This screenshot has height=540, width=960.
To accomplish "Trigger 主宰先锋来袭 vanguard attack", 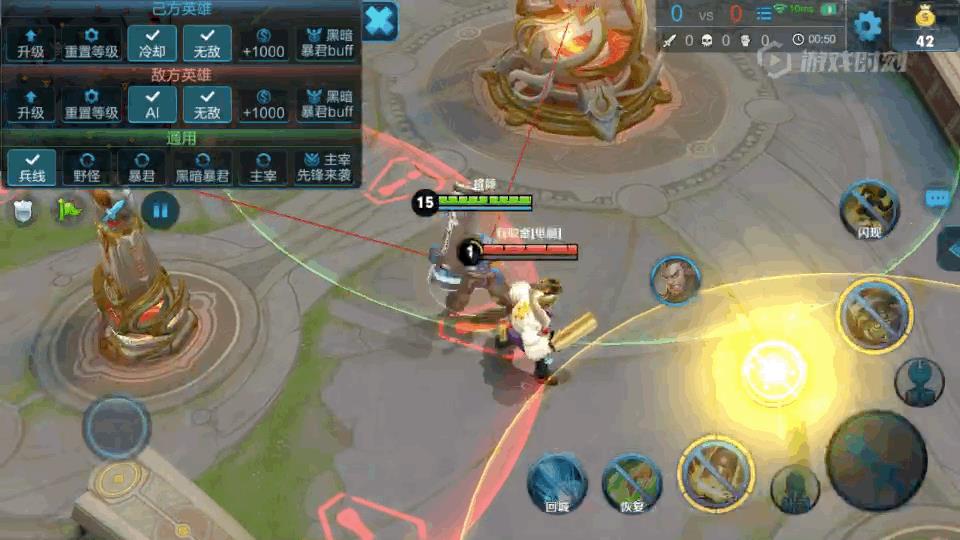I will click(x=324, y=166).
